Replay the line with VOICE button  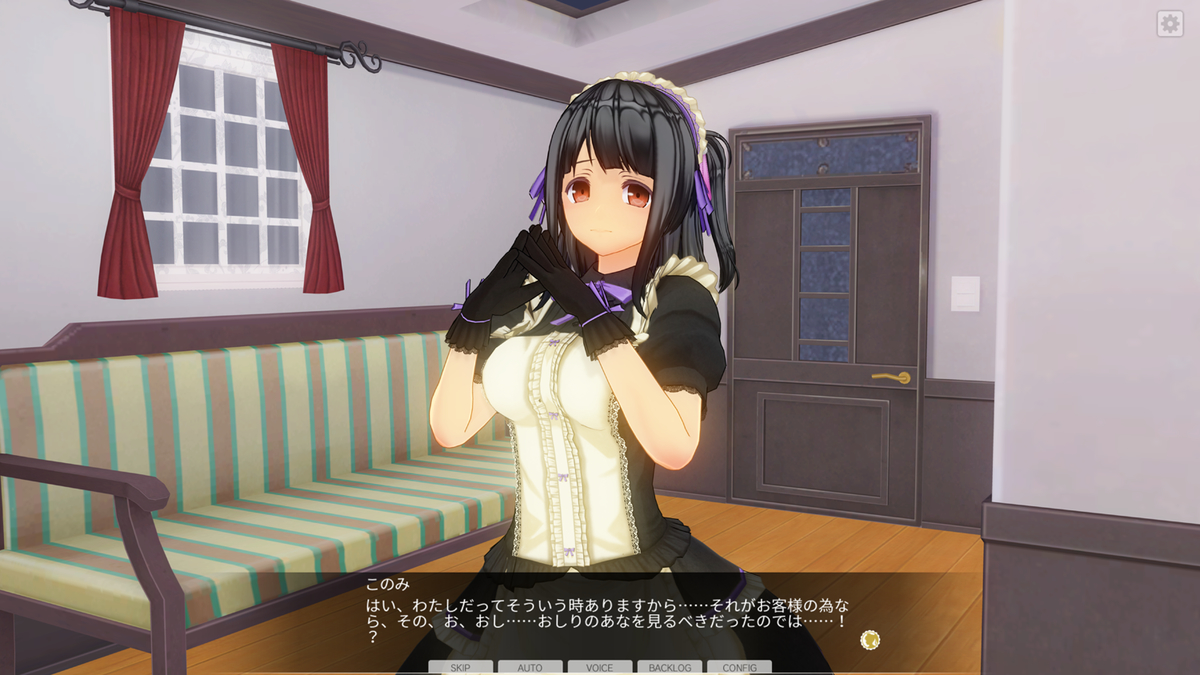tap(600, 667)
